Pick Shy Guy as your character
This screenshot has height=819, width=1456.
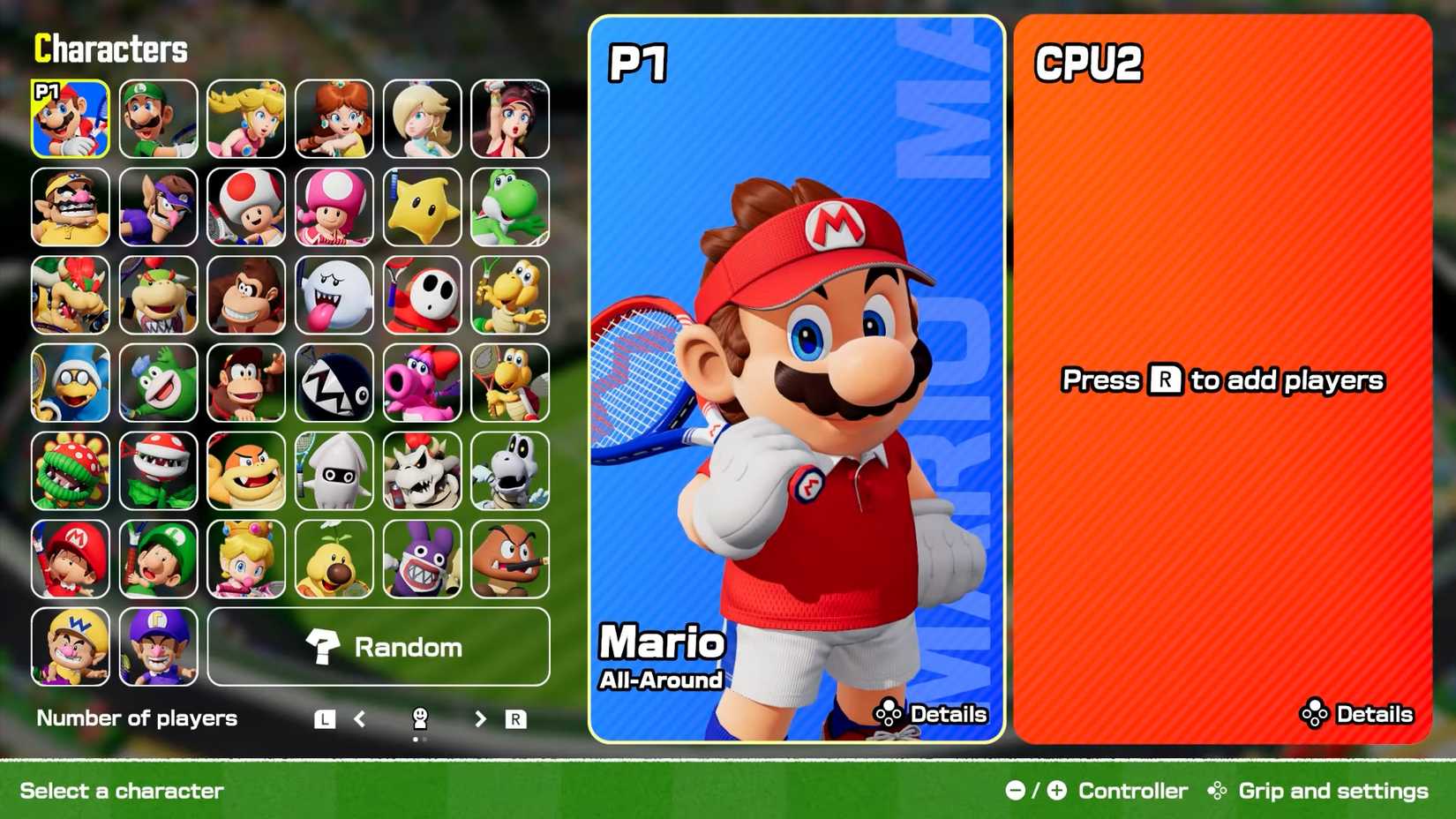pos(423,296)
